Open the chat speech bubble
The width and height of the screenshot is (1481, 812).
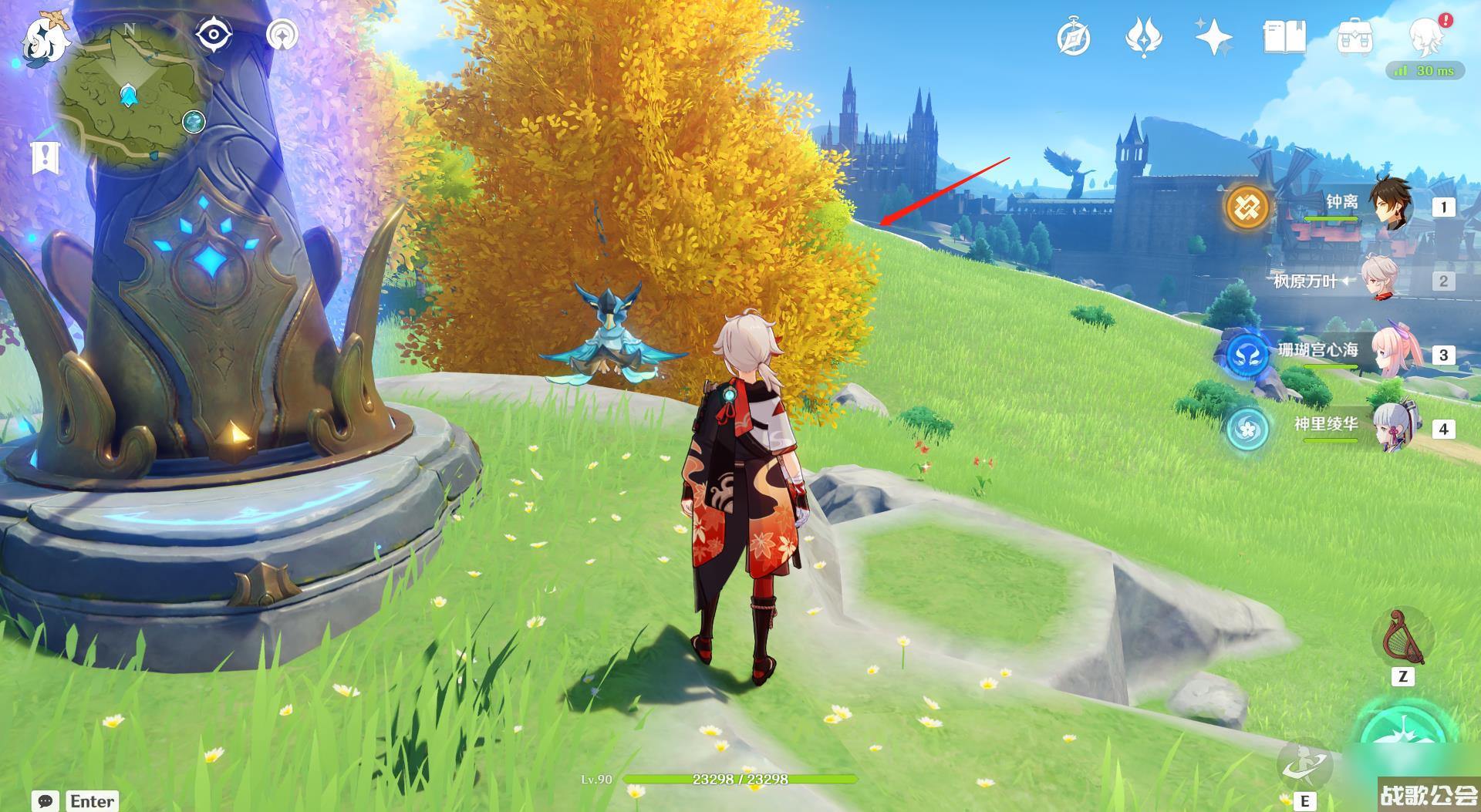coord(46,801)
